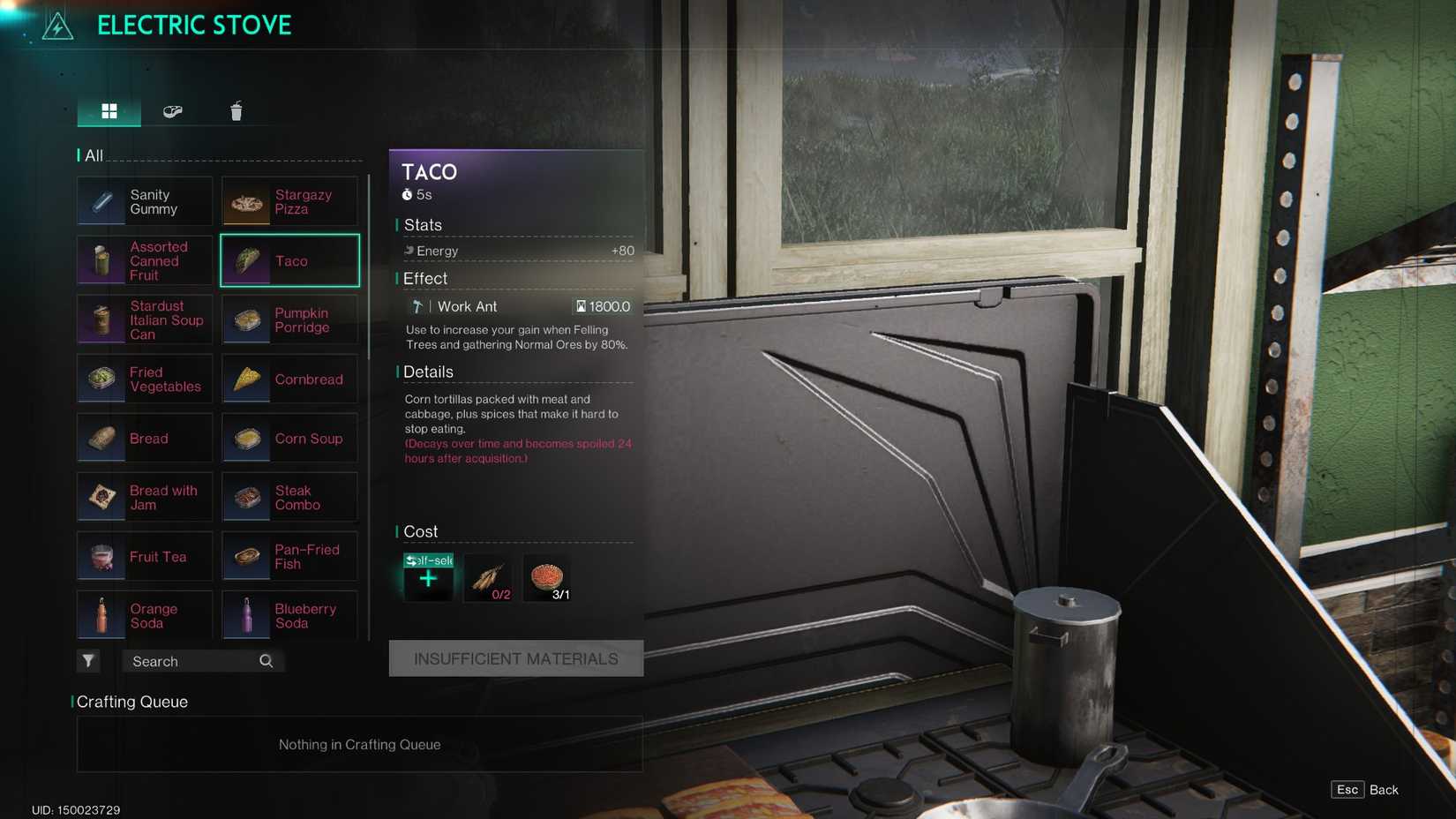
Task: Select the Taco recipe
Action: point(289,260)
